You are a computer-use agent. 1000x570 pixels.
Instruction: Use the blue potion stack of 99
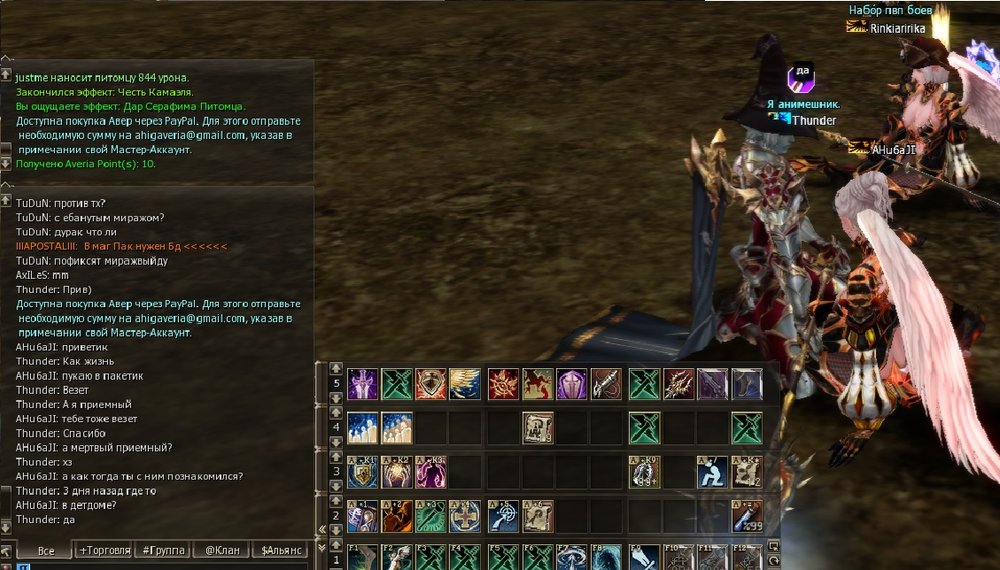coord(746,515)
